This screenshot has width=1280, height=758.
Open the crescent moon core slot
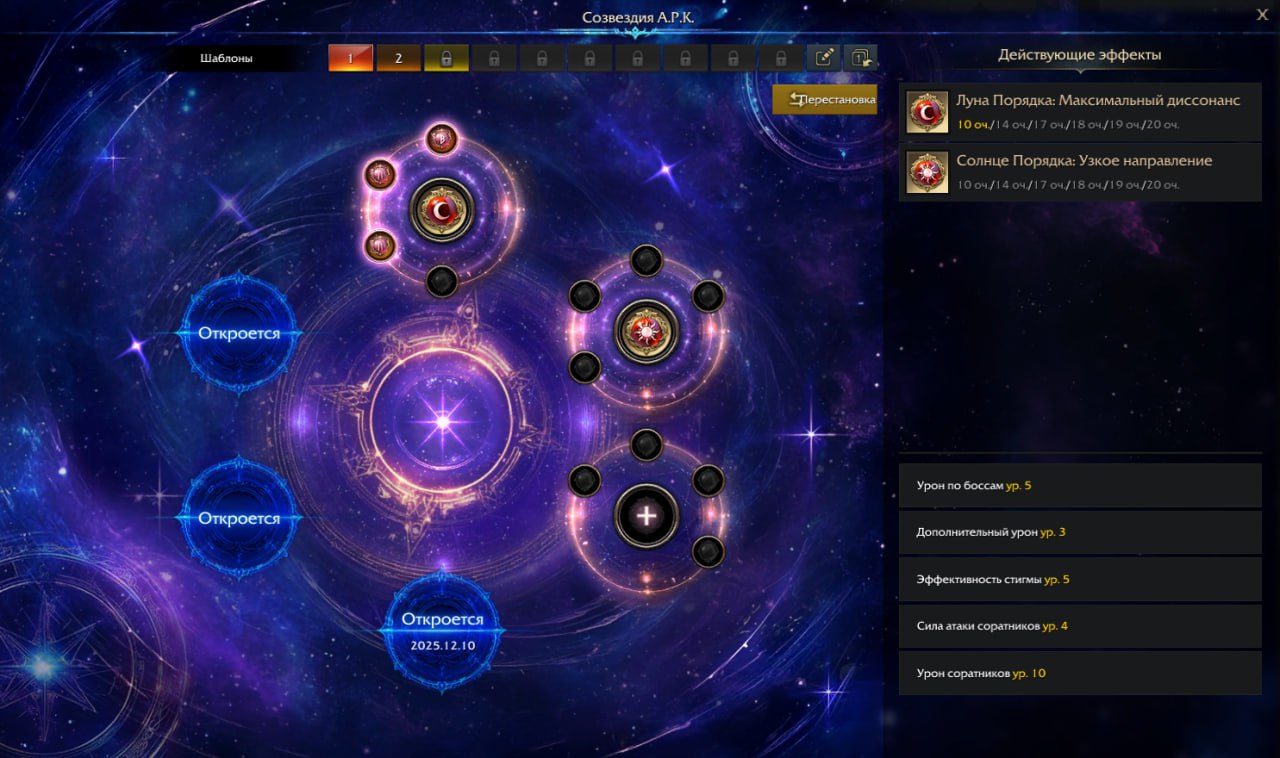pos(441,210)
